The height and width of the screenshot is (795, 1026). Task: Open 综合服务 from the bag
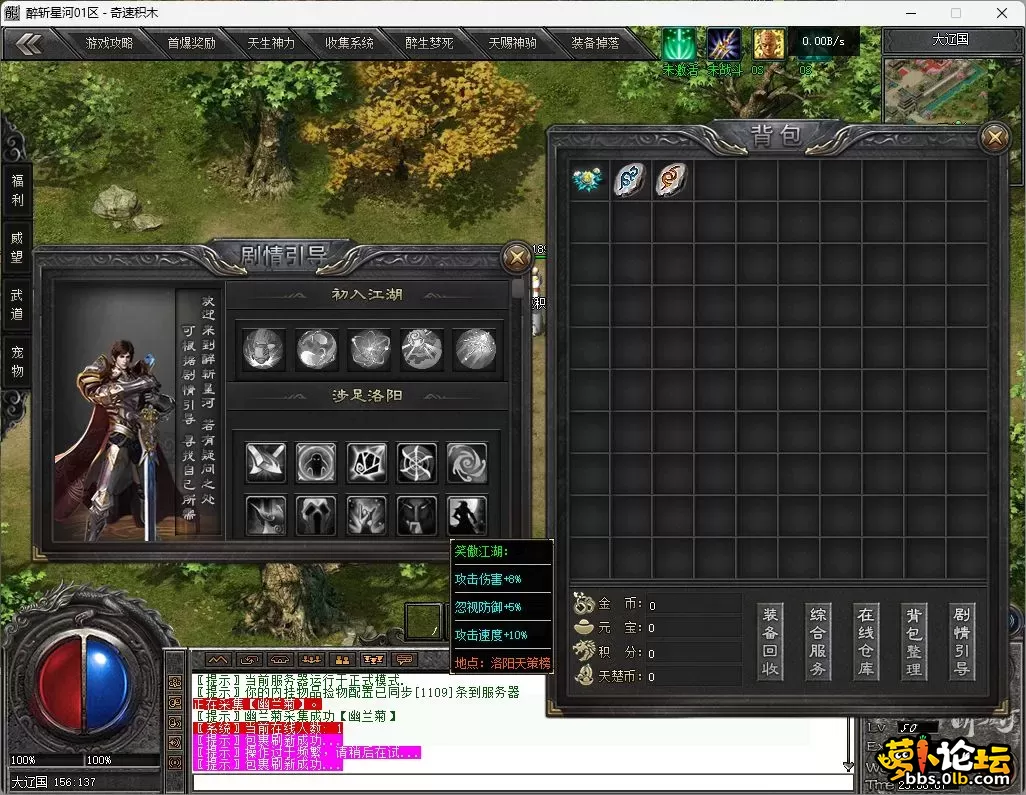(x=818, y=641)
